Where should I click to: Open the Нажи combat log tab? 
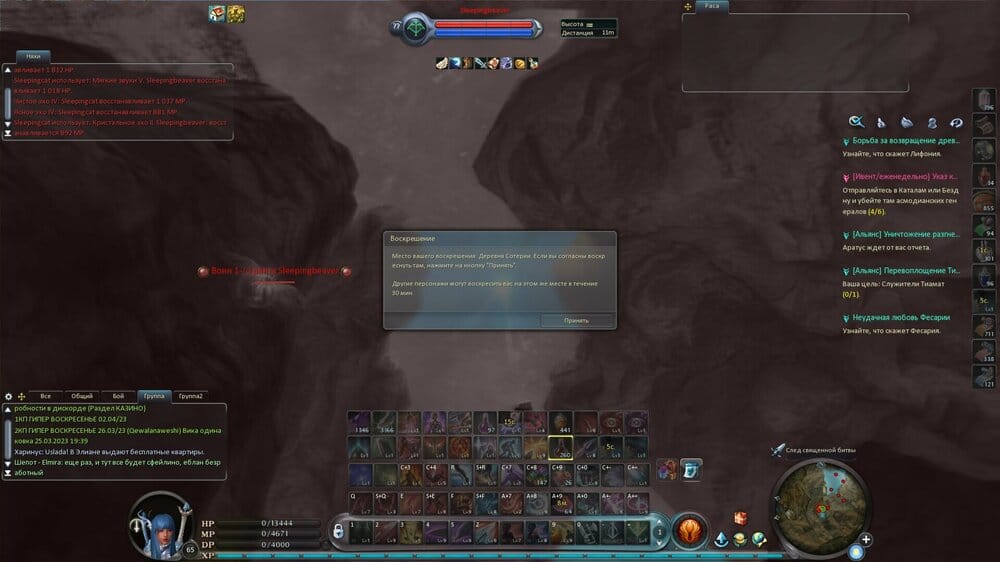tap(33, 58)
